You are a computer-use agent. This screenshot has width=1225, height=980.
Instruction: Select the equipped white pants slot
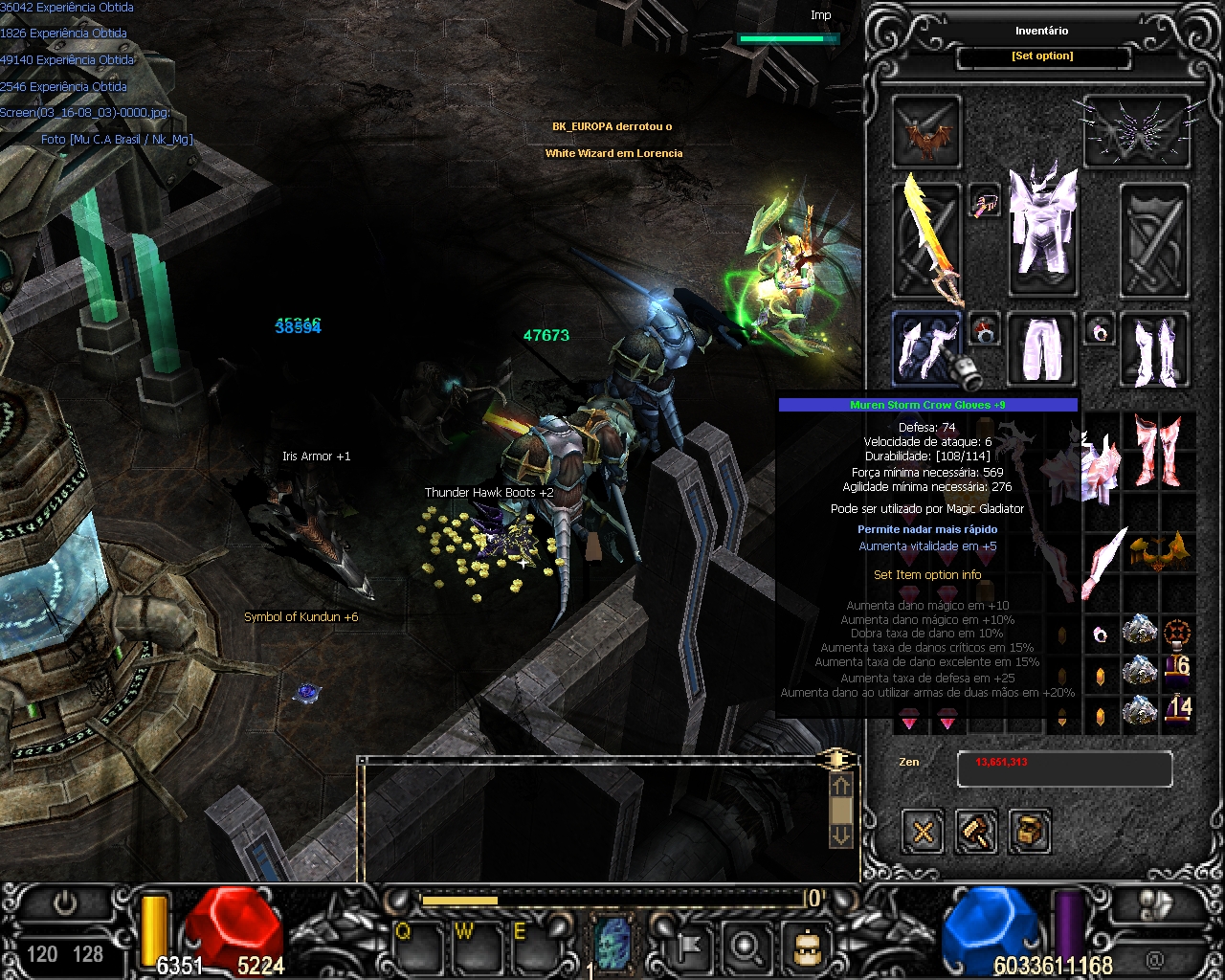pyautogui.click(x=1042, y=348)
